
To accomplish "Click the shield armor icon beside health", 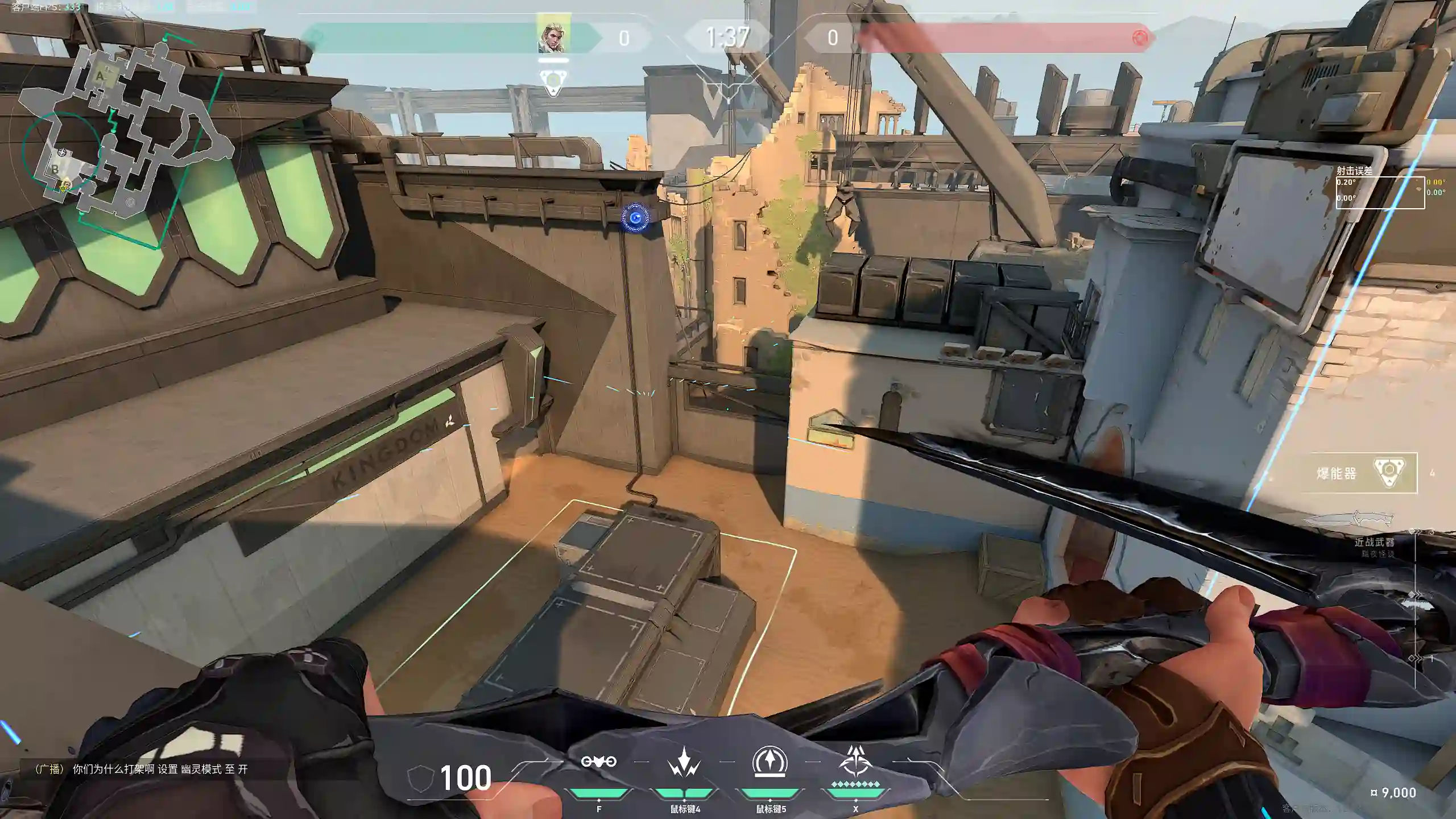I will click(421, 777).
